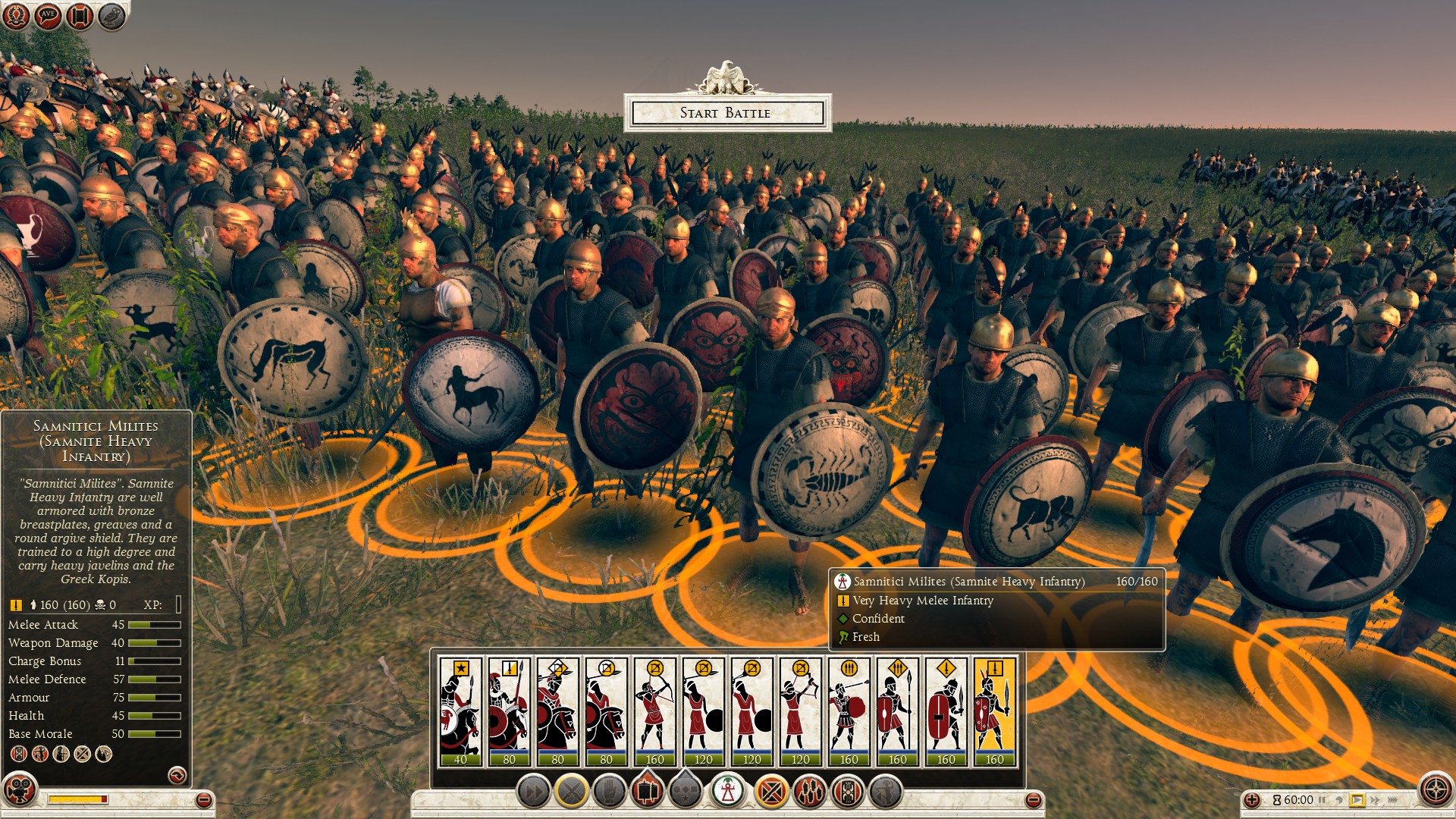This screenshot has height=819, width=1456.
Task: Open the AVE chat speech bubble
Action: click(48, 15)
